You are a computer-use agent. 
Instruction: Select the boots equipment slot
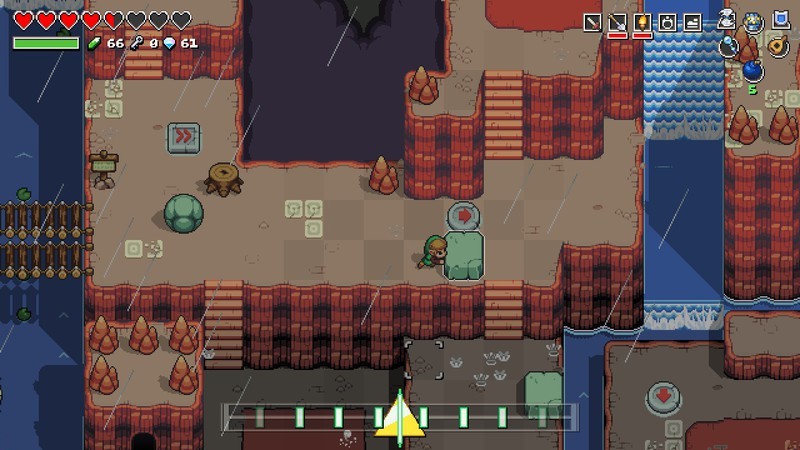691,22
